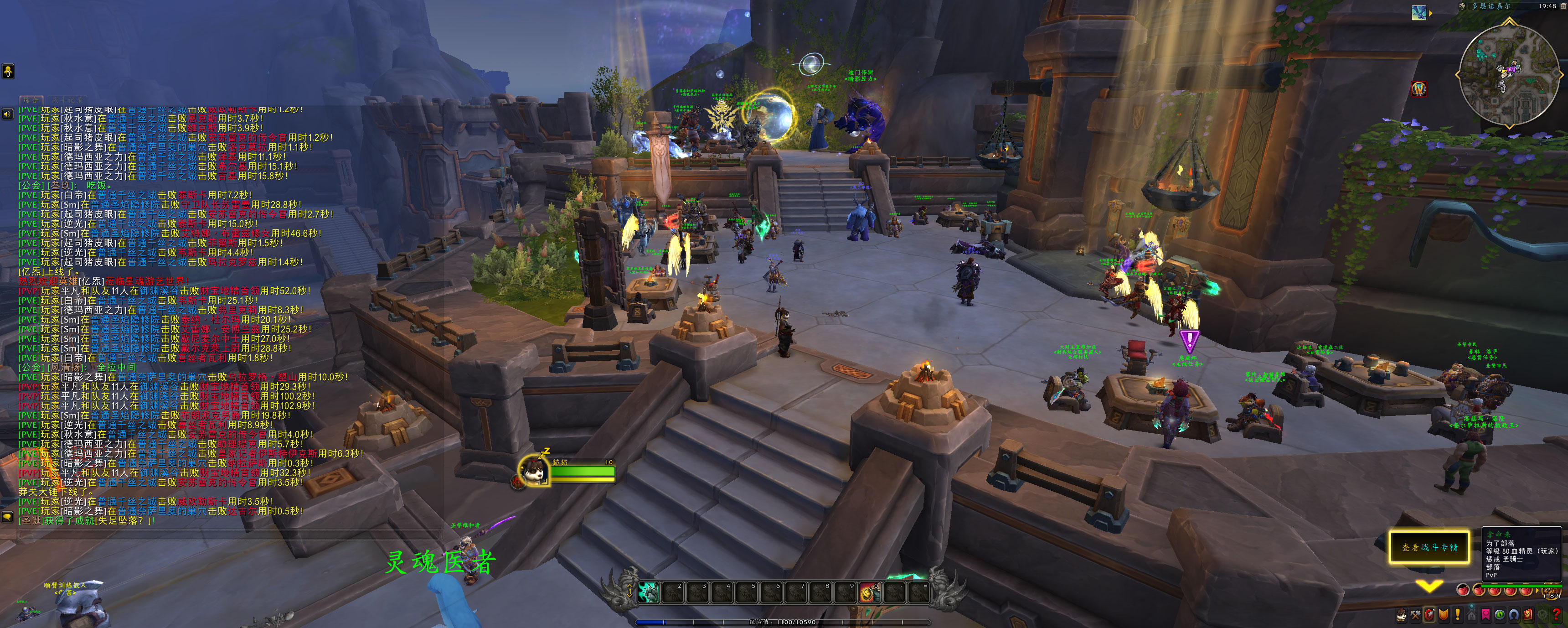The width and height of the screenshot is (1568, 628).
Task: Click the Dornogal minimap
Action: point(1509,74)
